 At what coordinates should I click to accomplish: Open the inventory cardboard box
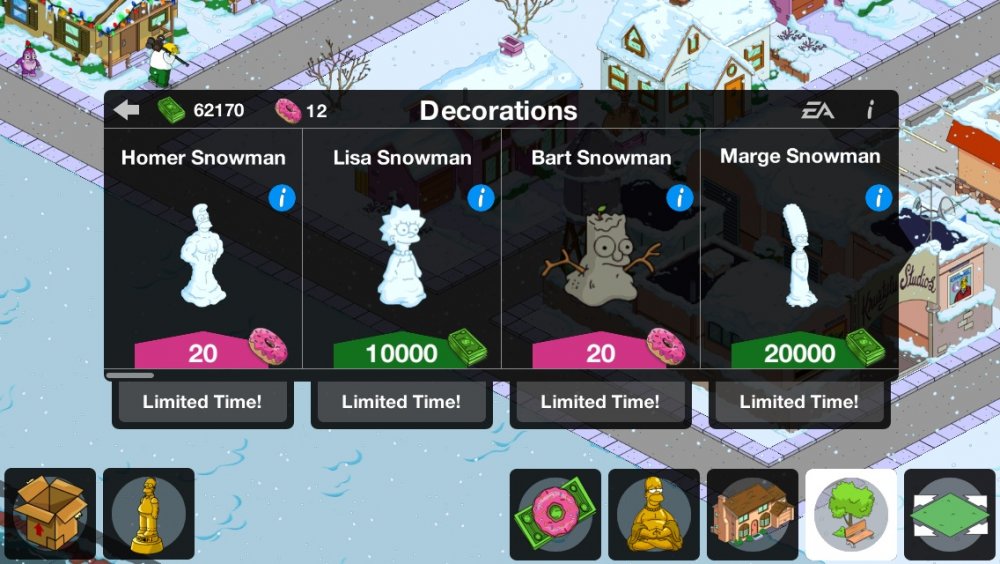coord(49,513)
